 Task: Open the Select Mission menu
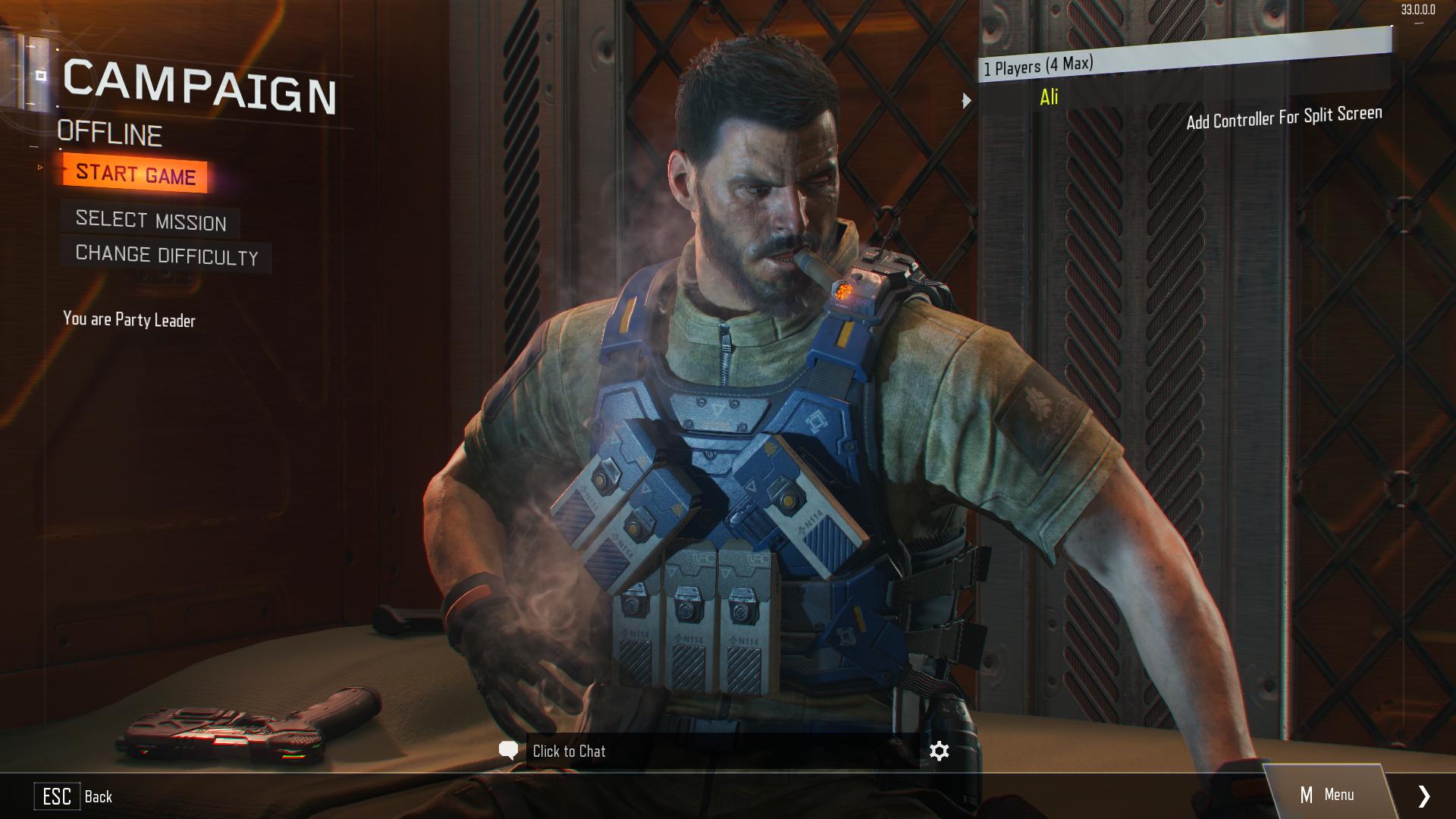151,221
